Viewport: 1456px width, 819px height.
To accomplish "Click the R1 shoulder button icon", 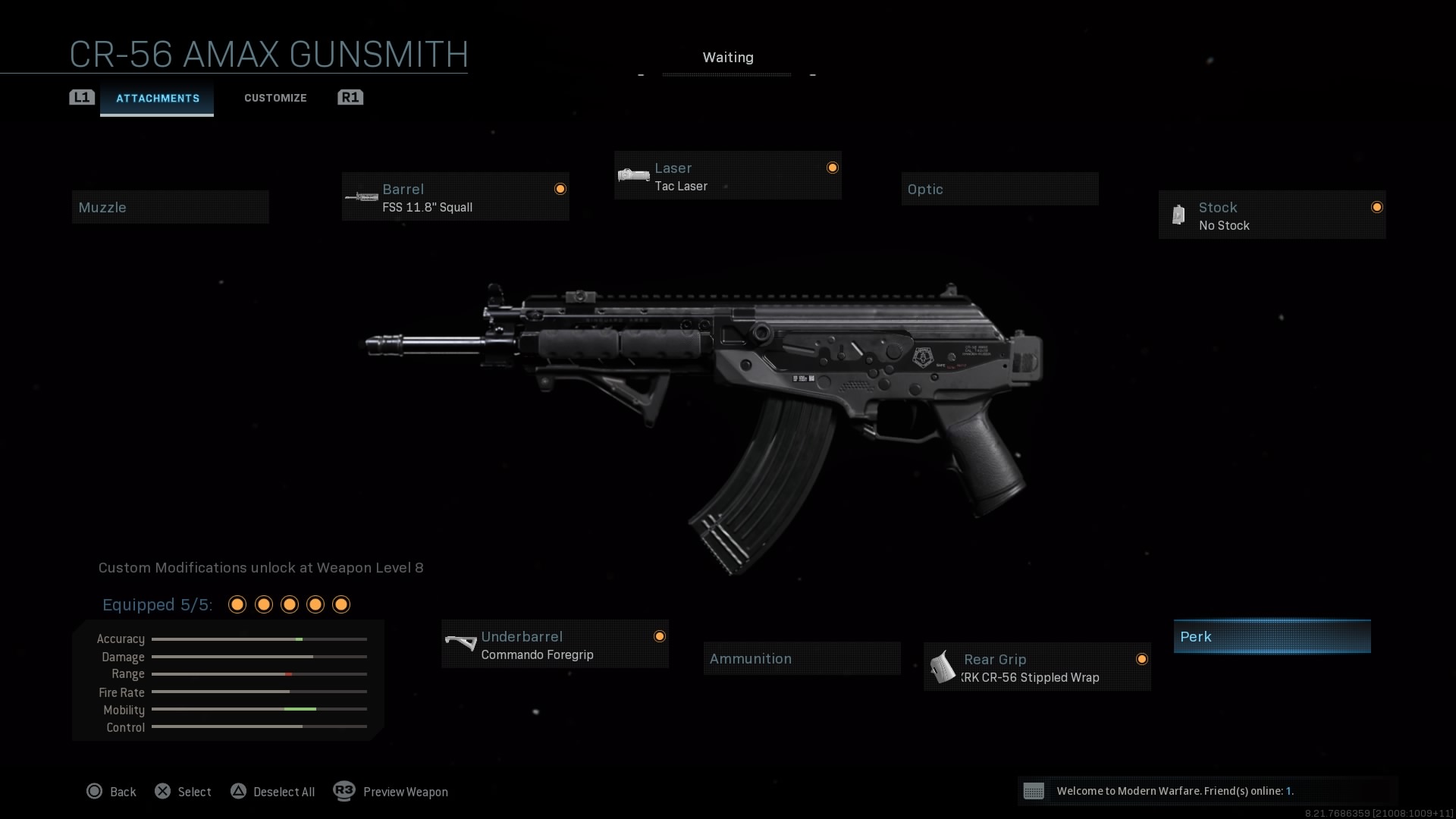I will (350, 97).
